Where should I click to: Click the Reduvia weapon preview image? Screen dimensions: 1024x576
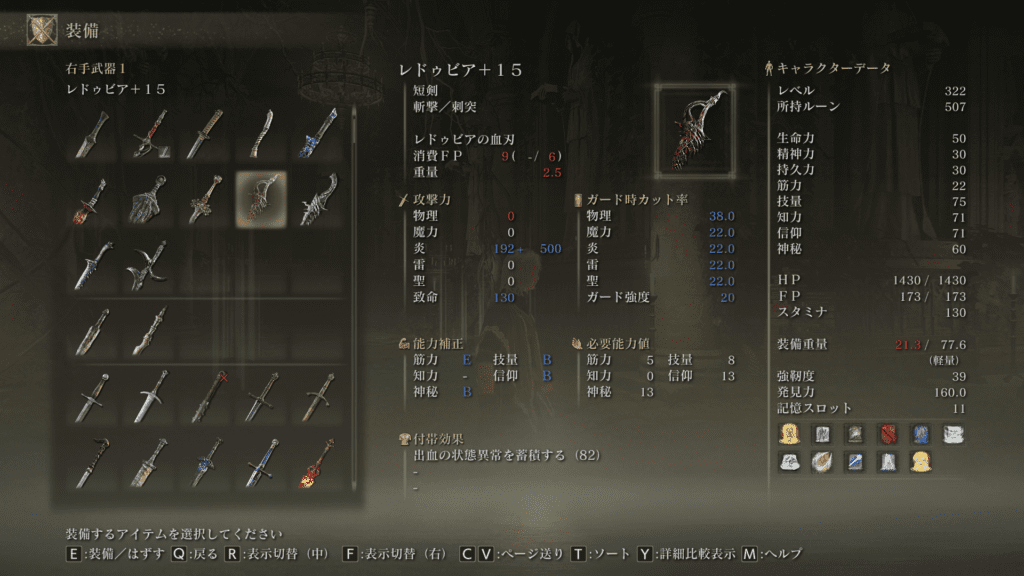(x=695, y=130)
